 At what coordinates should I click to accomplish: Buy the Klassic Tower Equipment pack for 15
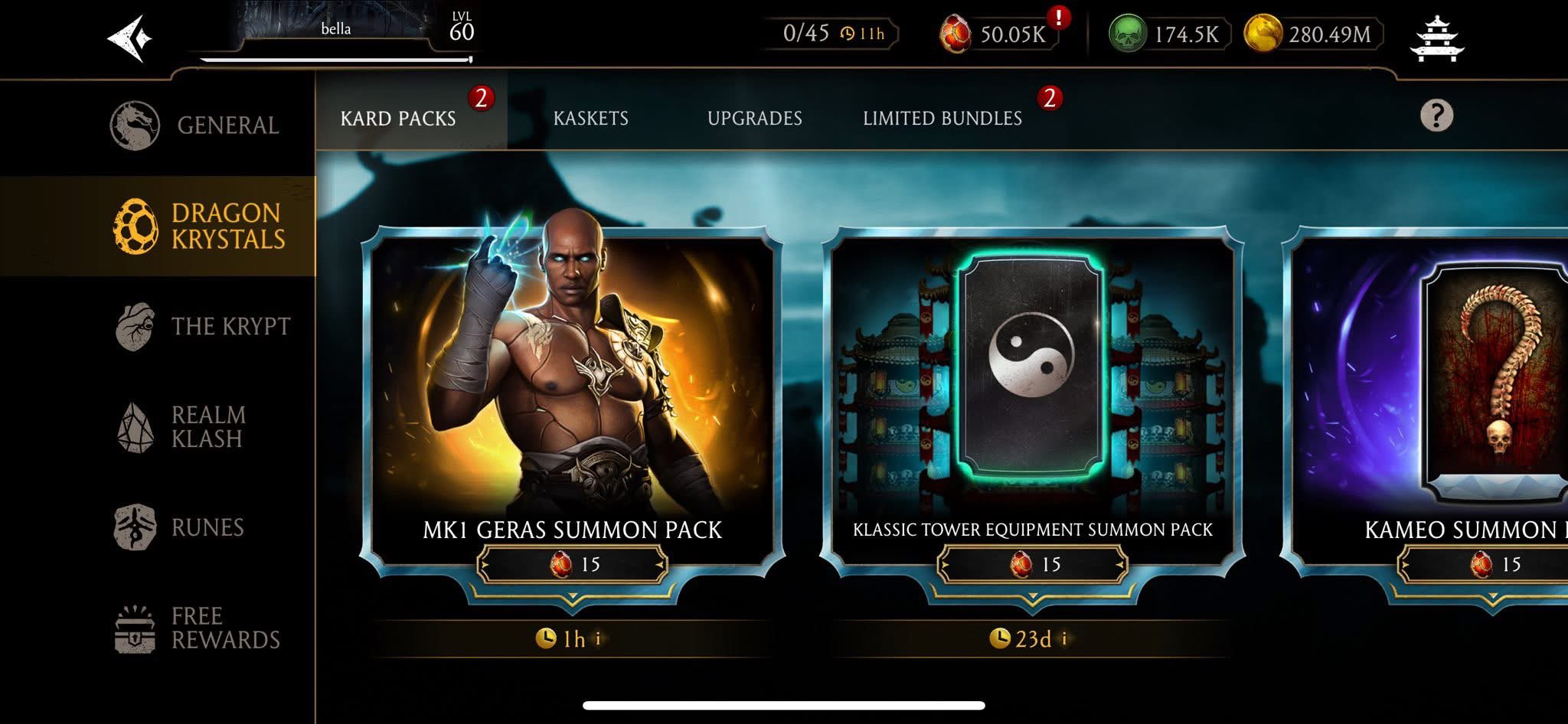tap(1032, 565)
